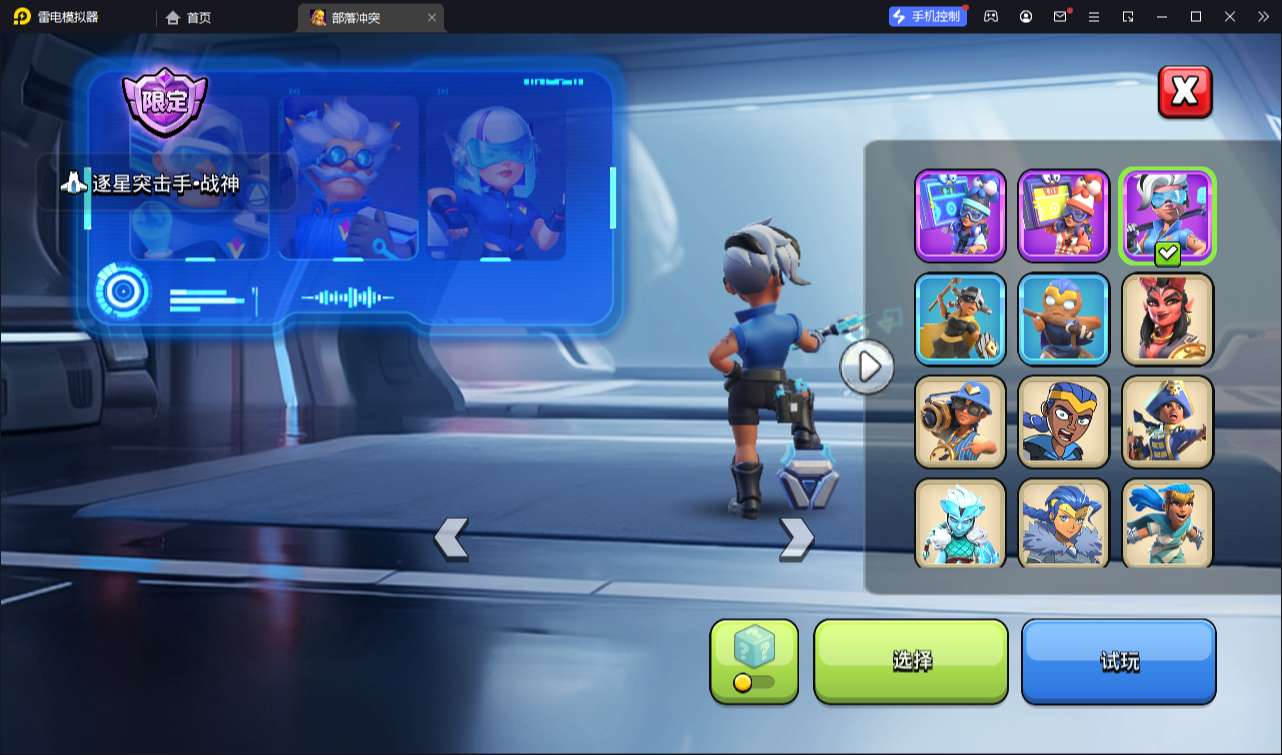1282x755 pixels.
Task: Close the skin screen with the red X
Action: point(1185,92)
